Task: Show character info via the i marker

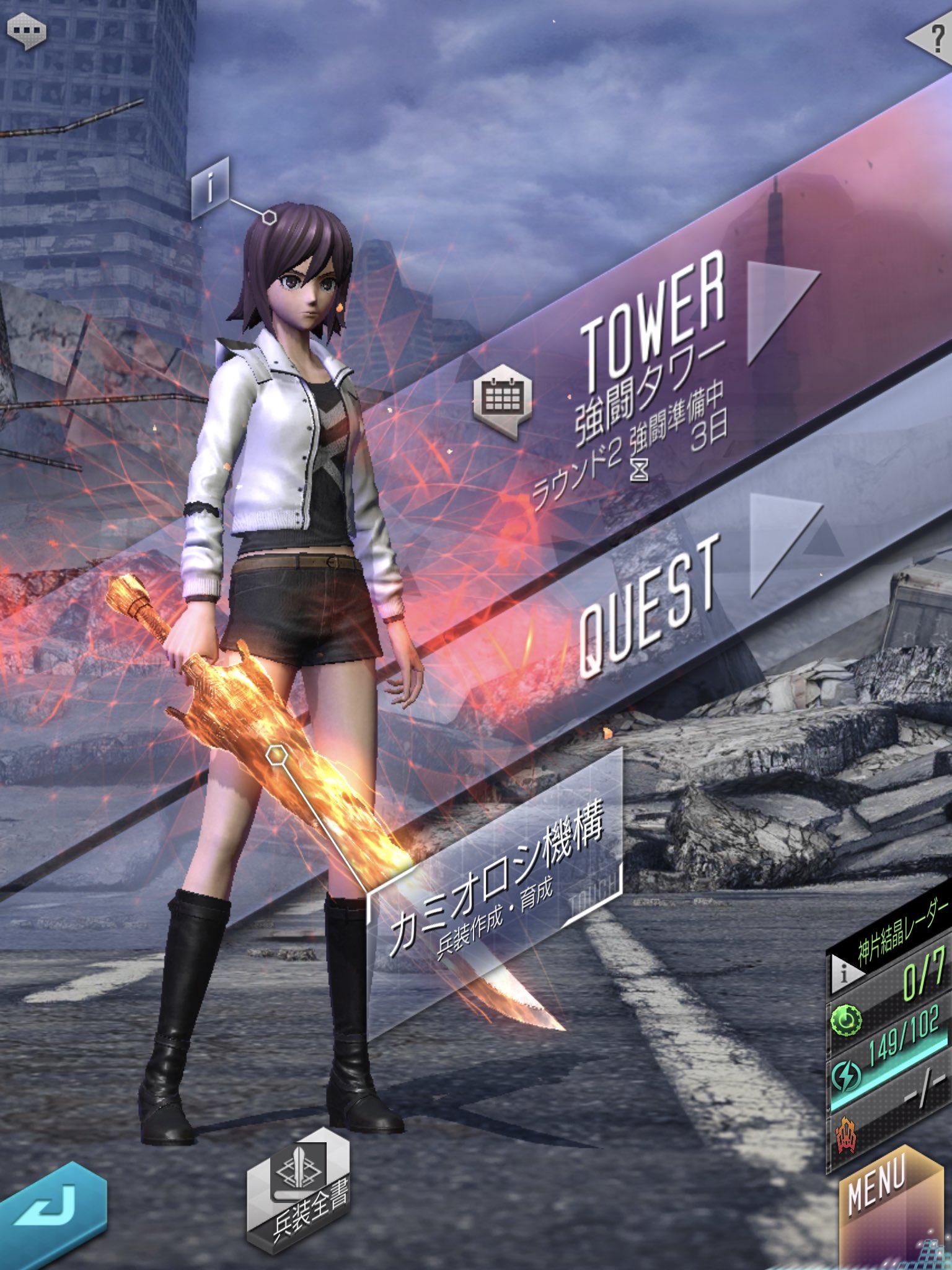Action: [x=211, y=186]
